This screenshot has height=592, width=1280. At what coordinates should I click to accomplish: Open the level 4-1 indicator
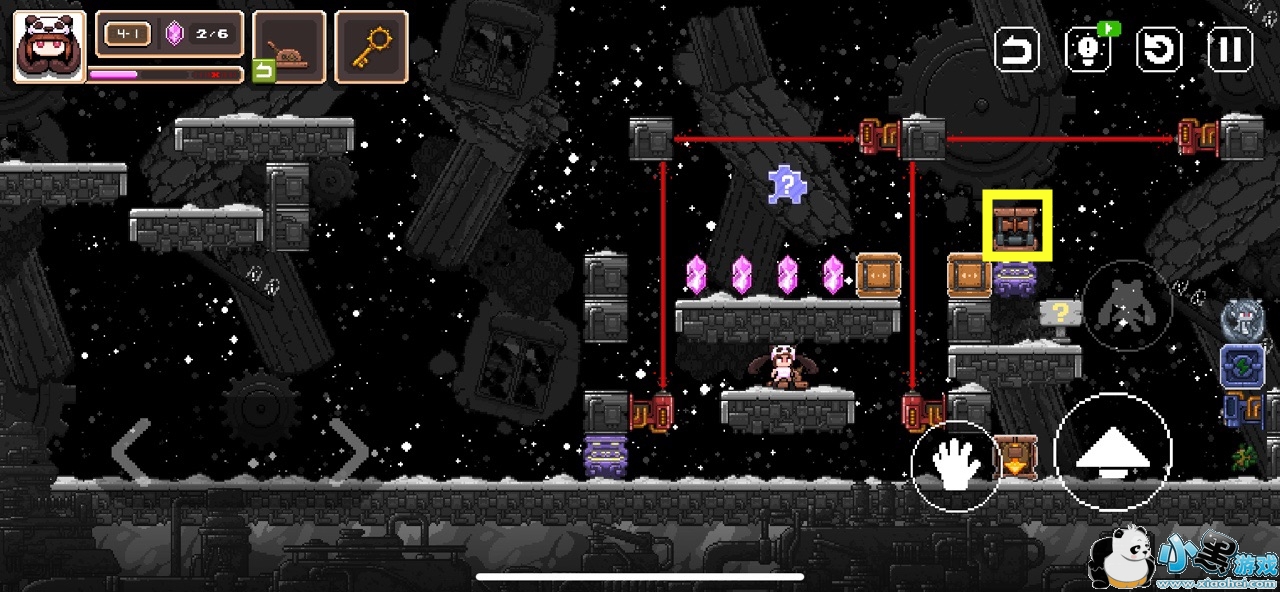pyautogui.click(x=128, y=35)
